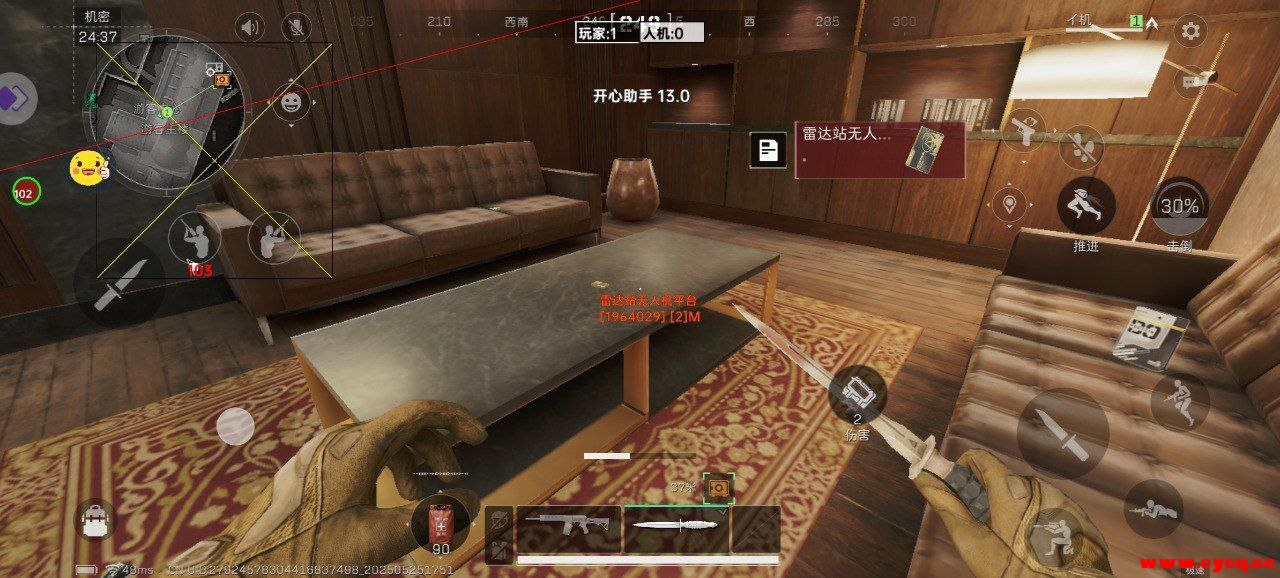
Task: Open the 雷达站无人... document pickup prompt
Action: pos(879,150)
